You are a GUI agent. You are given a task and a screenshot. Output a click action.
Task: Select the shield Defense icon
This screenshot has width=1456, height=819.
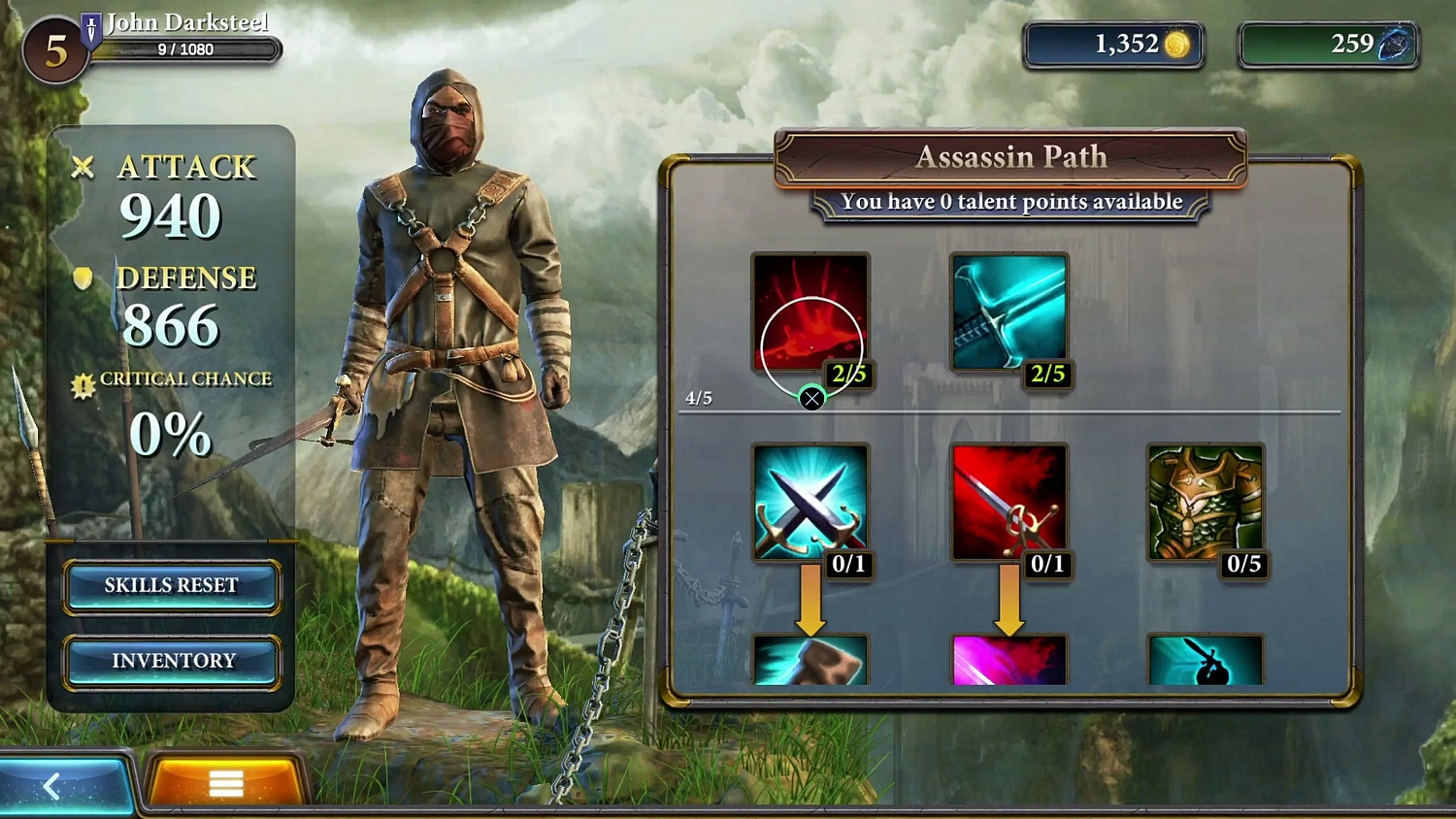[x=83, y=278]
